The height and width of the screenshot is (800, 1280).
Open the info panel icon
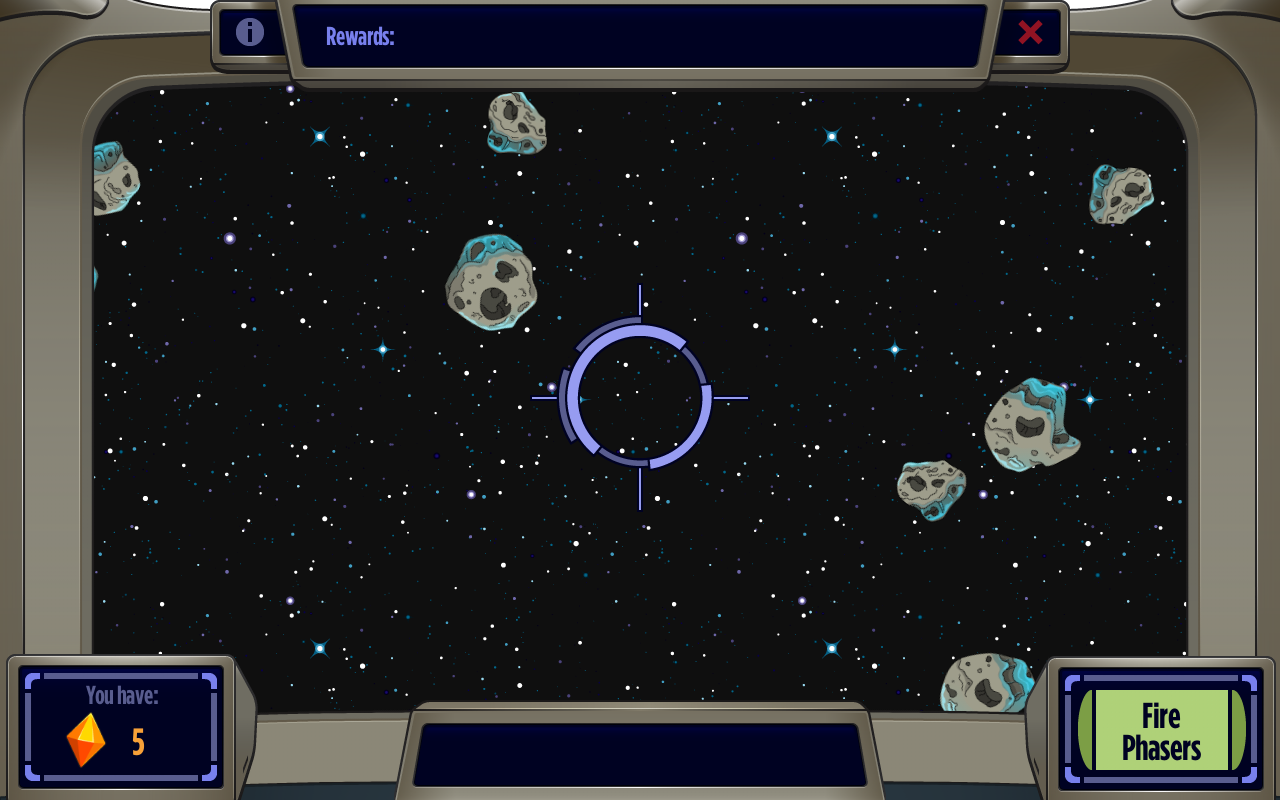[x=250, y=32]
